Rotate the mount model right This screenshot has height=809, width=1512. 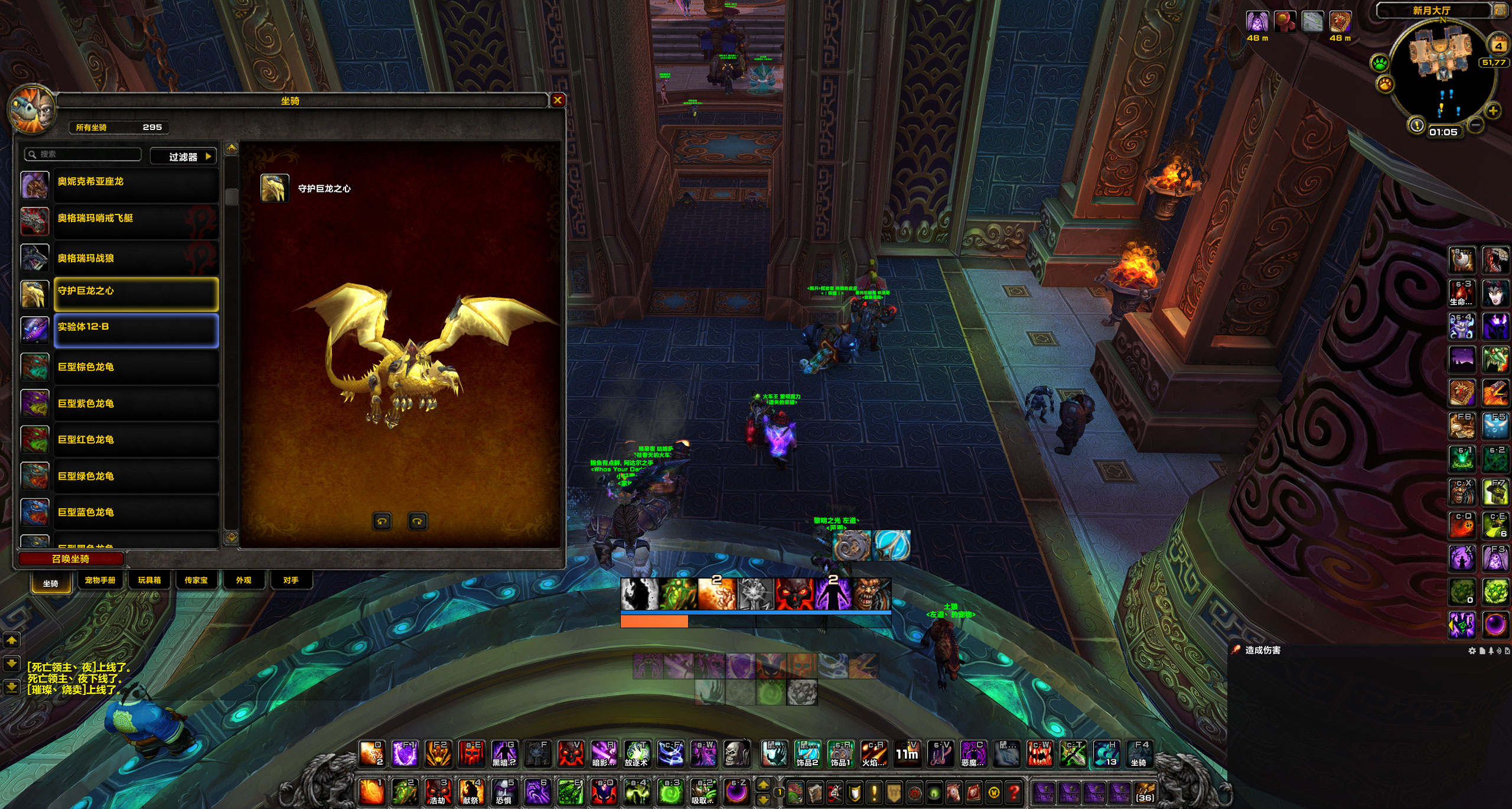point(418,521)
